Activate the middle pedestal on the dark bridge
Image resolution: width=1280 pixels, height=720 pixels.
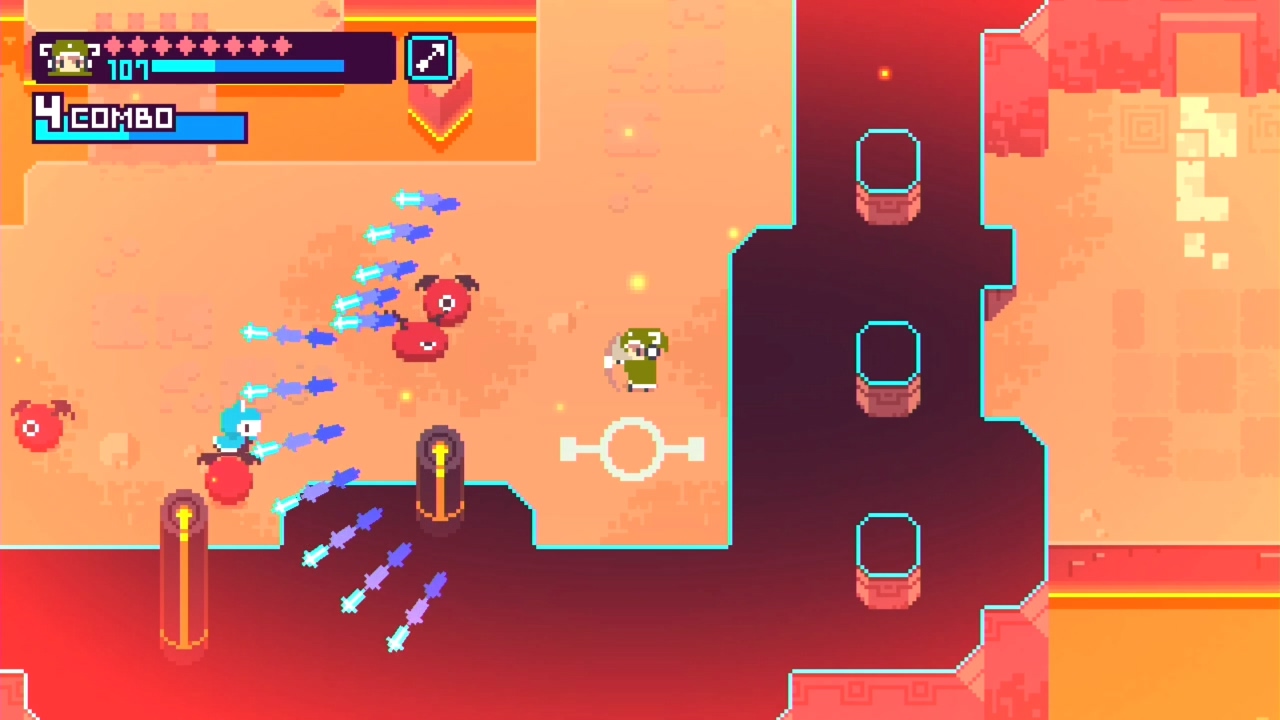tap(888, 365)
